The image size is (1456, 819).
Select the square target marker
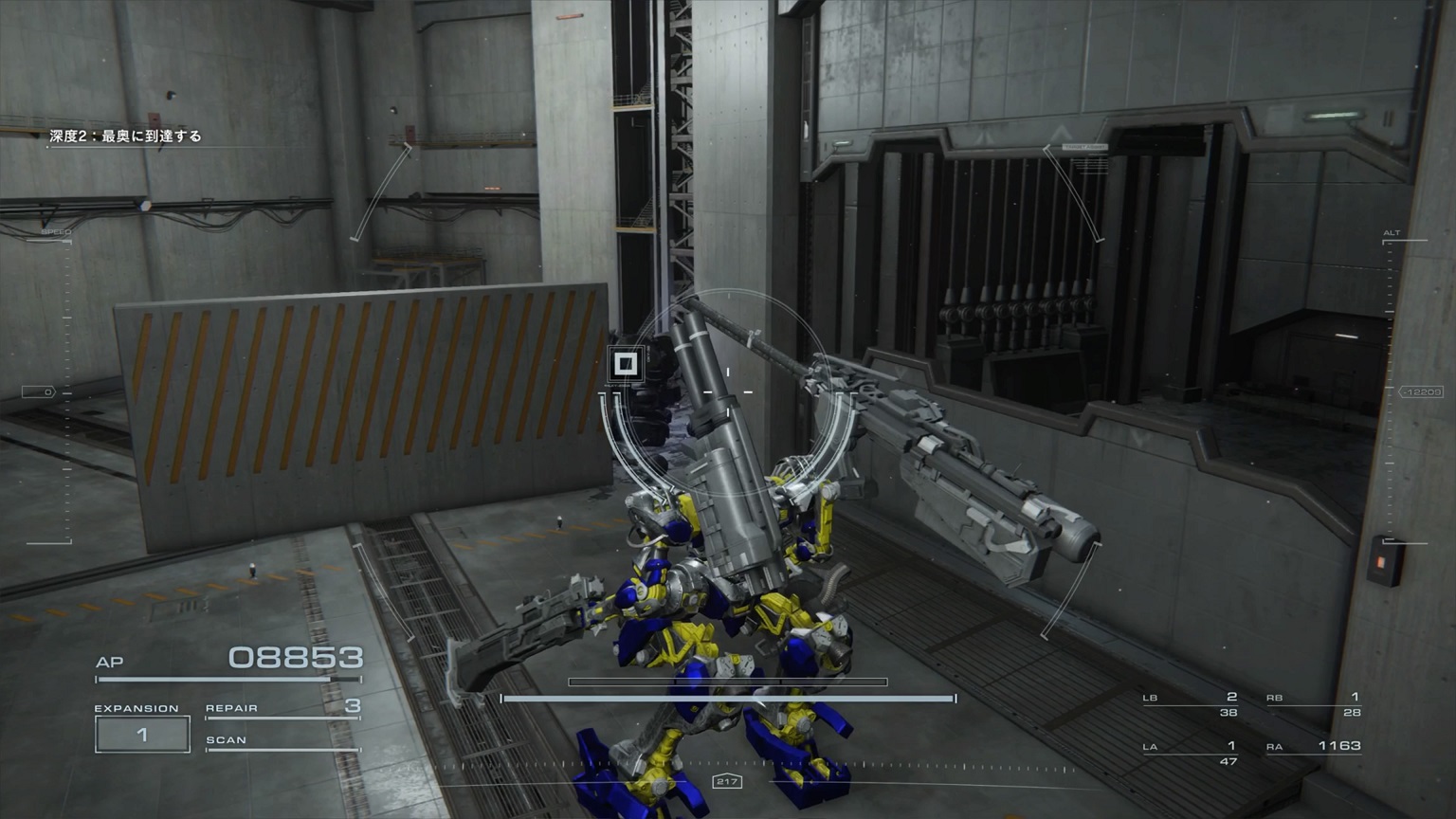coord(625,363)
